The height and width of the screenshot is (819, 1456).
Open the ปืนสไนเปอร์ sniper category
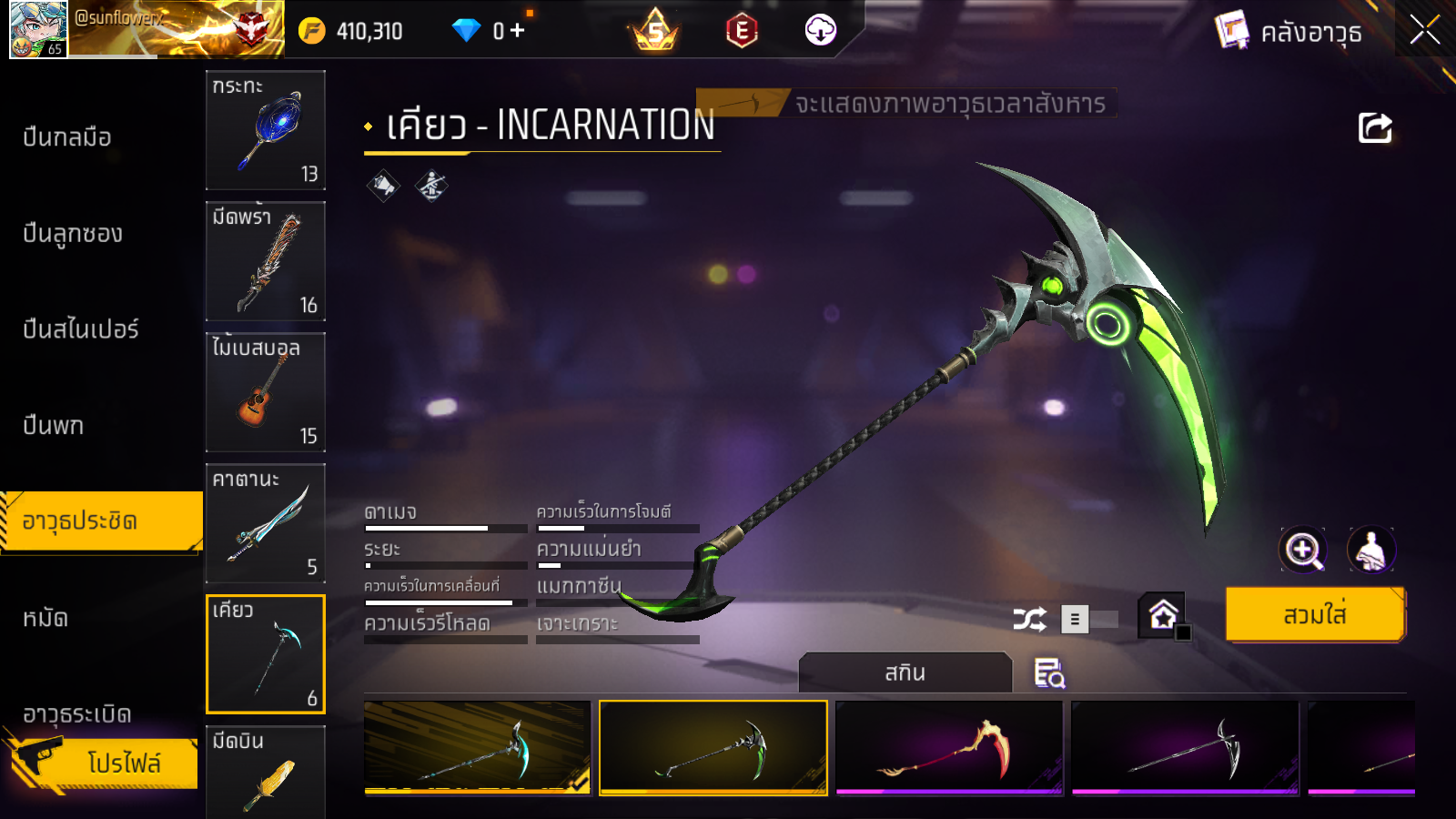(81, 329)
